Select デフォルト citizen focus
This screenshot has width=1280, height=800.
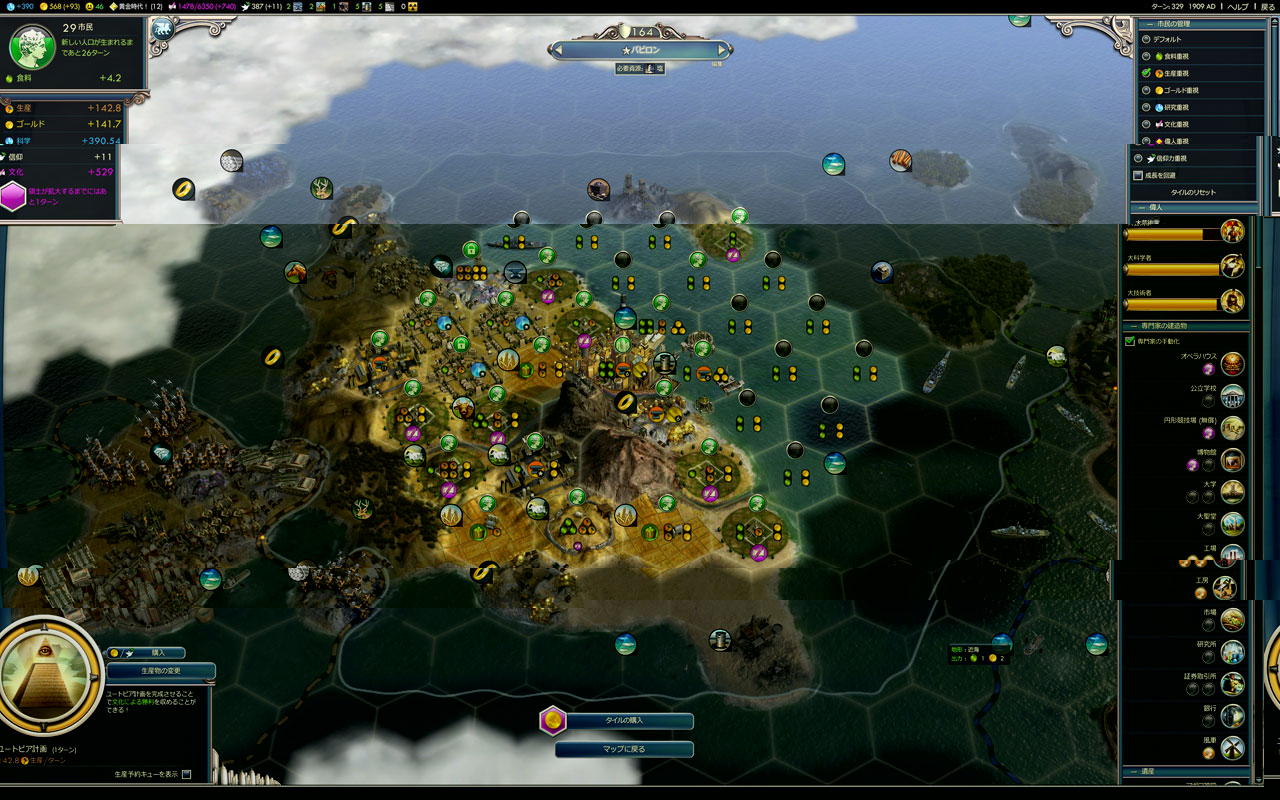tap(1146, 39)
